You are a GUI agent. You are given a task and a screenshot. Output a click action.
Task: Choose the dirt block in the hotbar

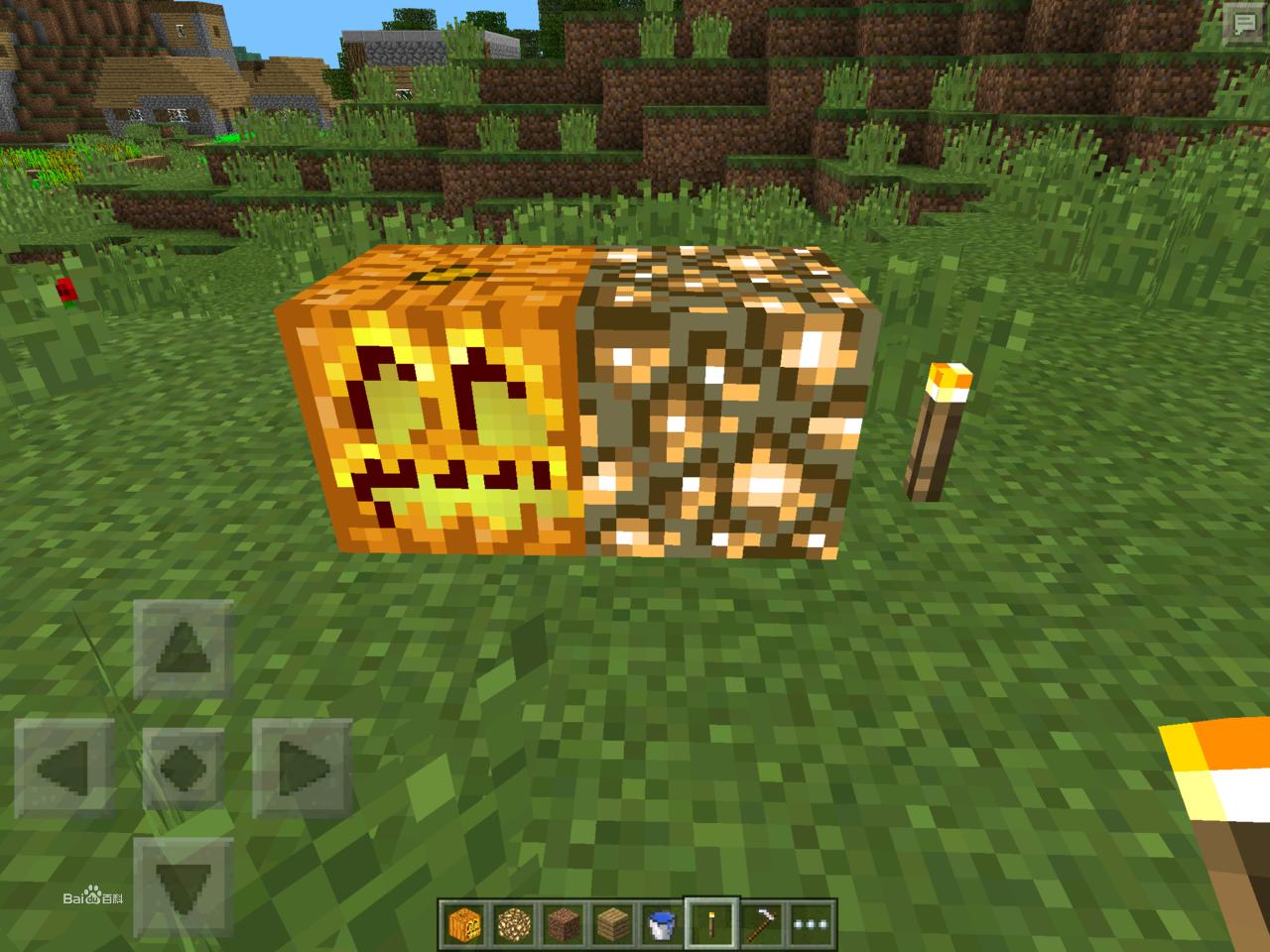tap(563, 924)
